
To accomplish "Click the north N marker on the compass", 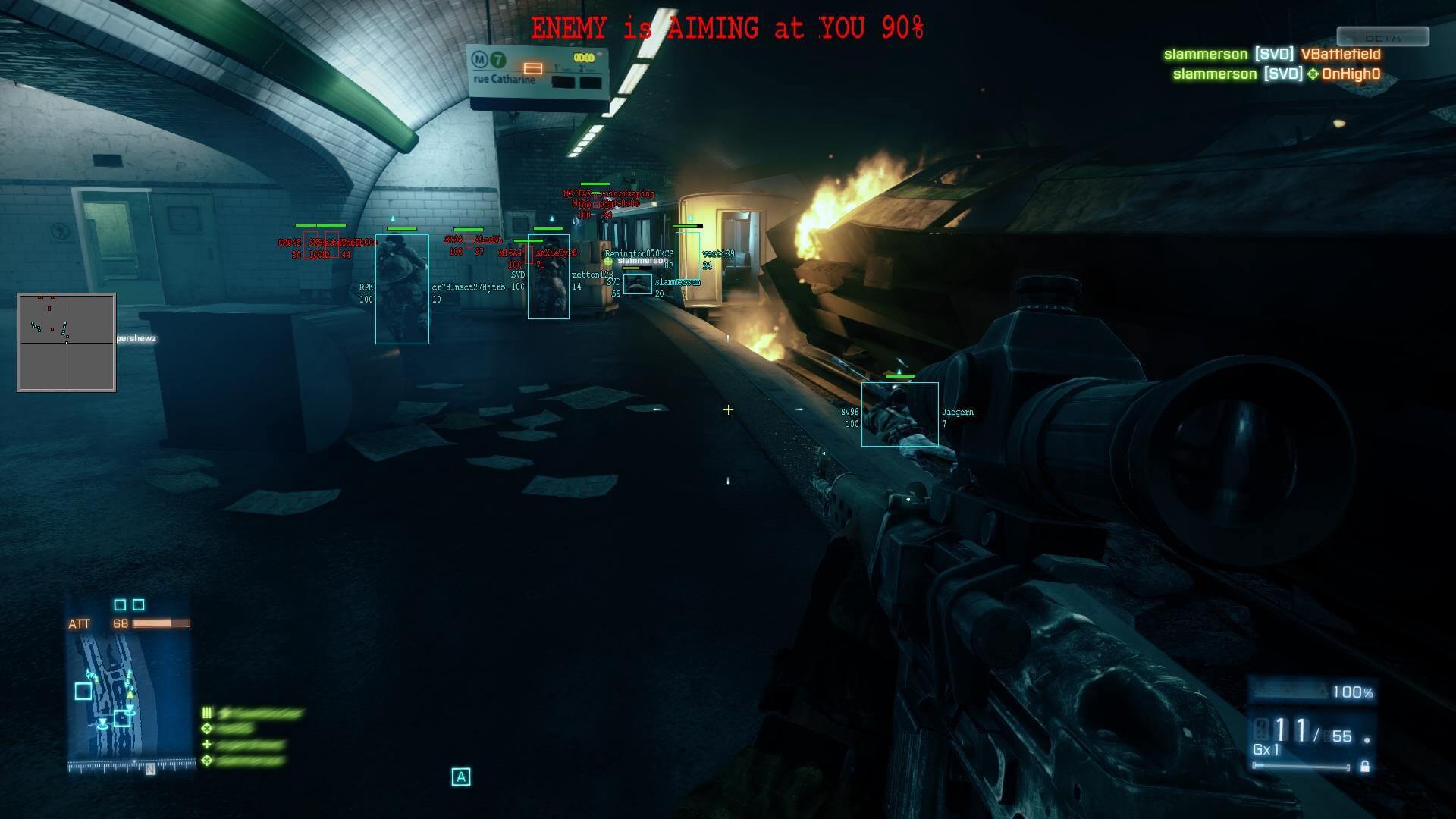I will click(150, 768).
